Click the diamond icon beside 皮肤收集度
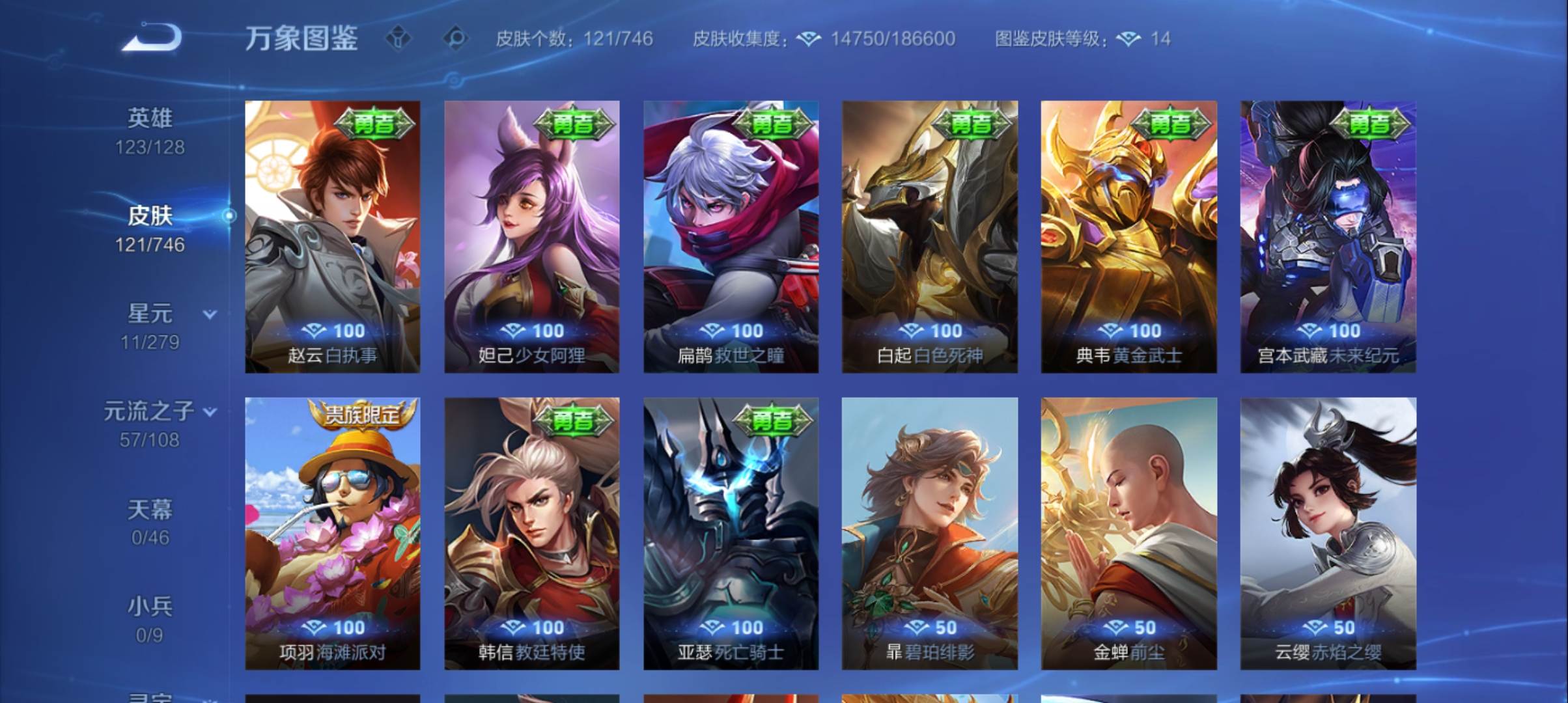 [x=807, y=39]
